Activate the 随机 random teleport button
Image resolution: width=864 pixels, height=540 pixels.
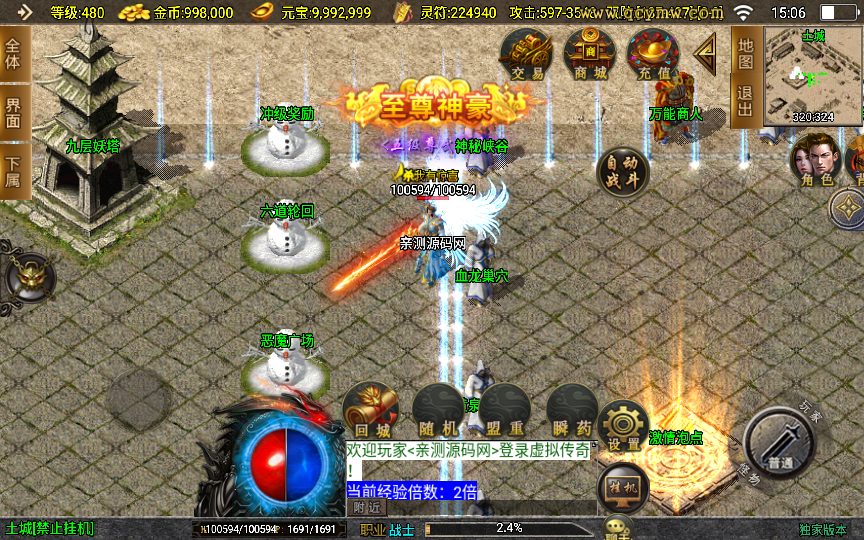[438, 410]
